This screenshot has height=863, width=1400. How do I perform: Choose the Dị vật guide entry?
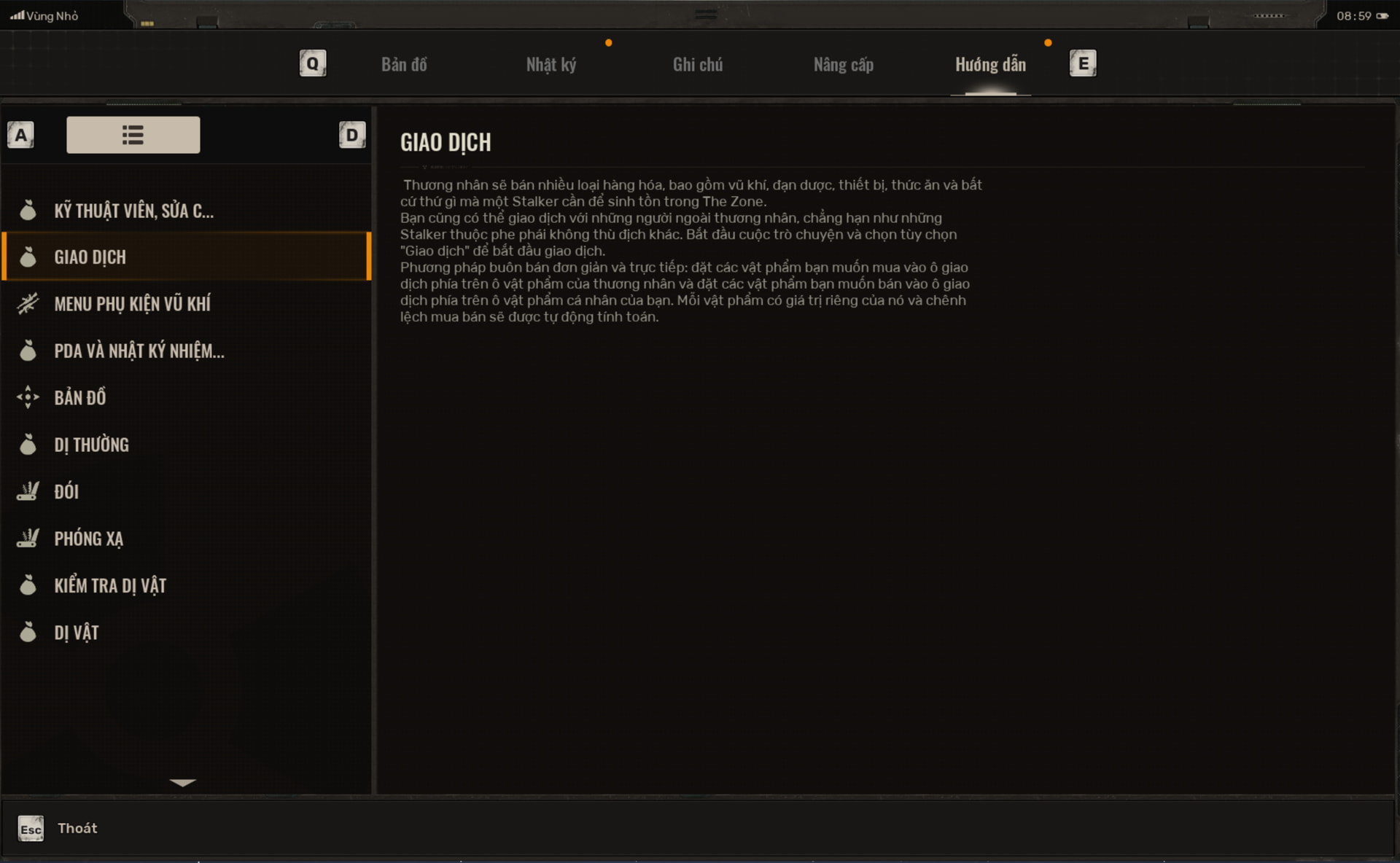(77, 633)
